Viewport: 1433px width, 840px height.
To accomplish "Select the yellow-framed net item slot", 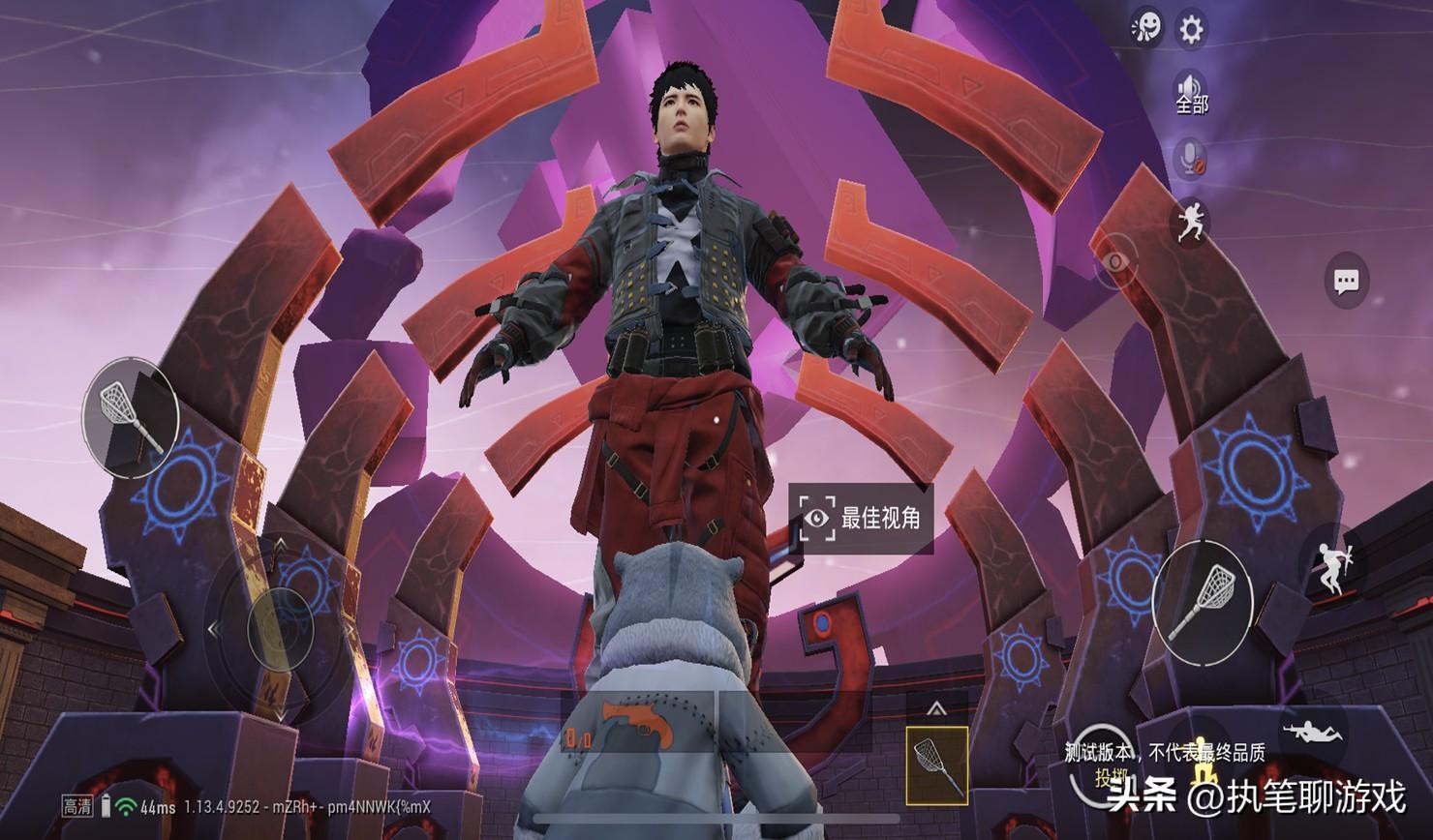I will (936, 765).
